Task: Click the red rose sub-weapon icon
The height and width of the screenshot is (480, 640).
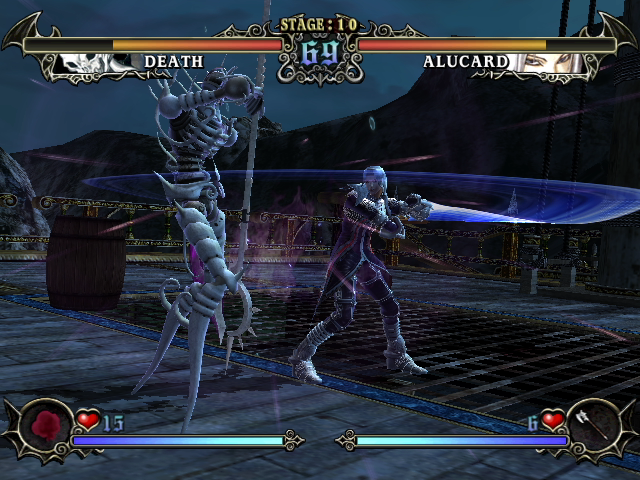Action: tap(45, 425)
